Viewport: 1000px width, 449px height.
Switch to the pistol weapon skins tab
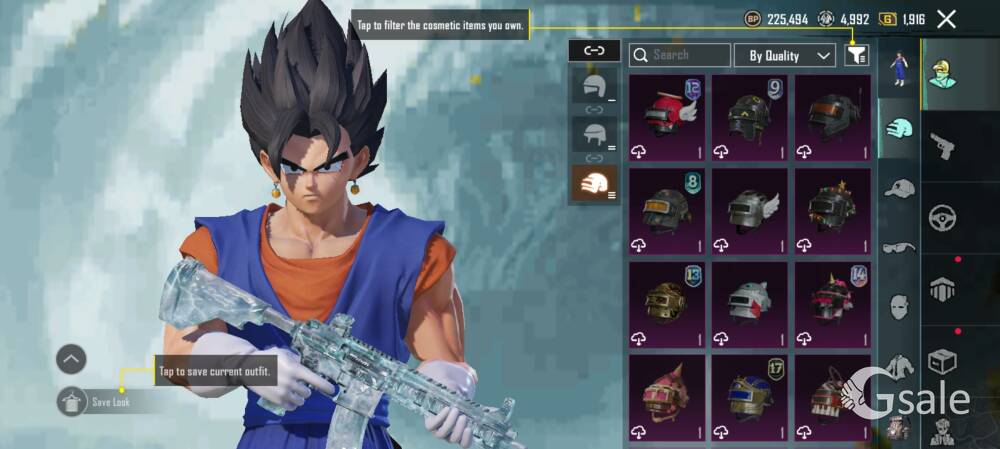click(x=942, y=147)
